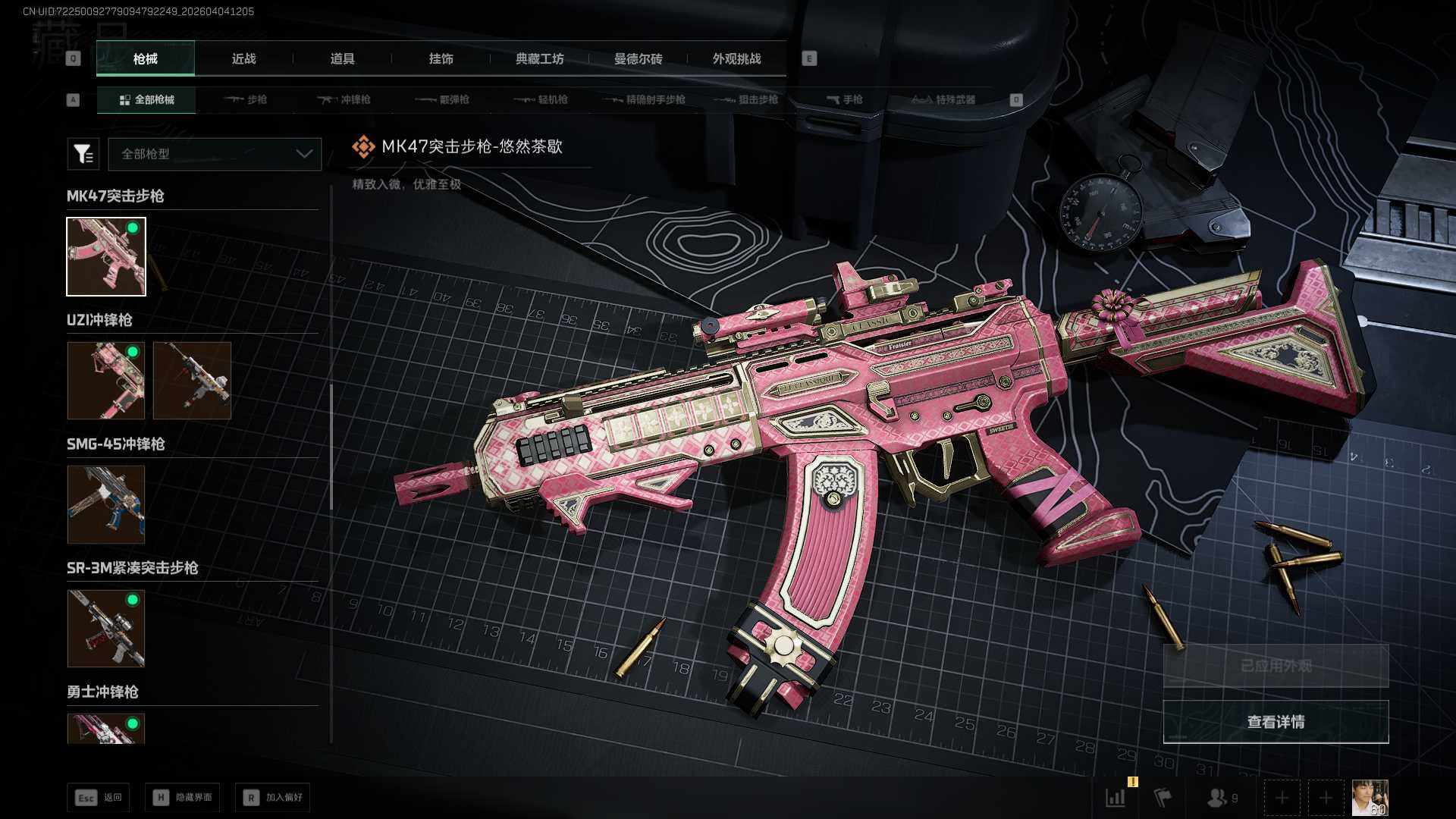Switch to the 近战 melee tab
This screenshot has height=819, width=1456.
243,59
